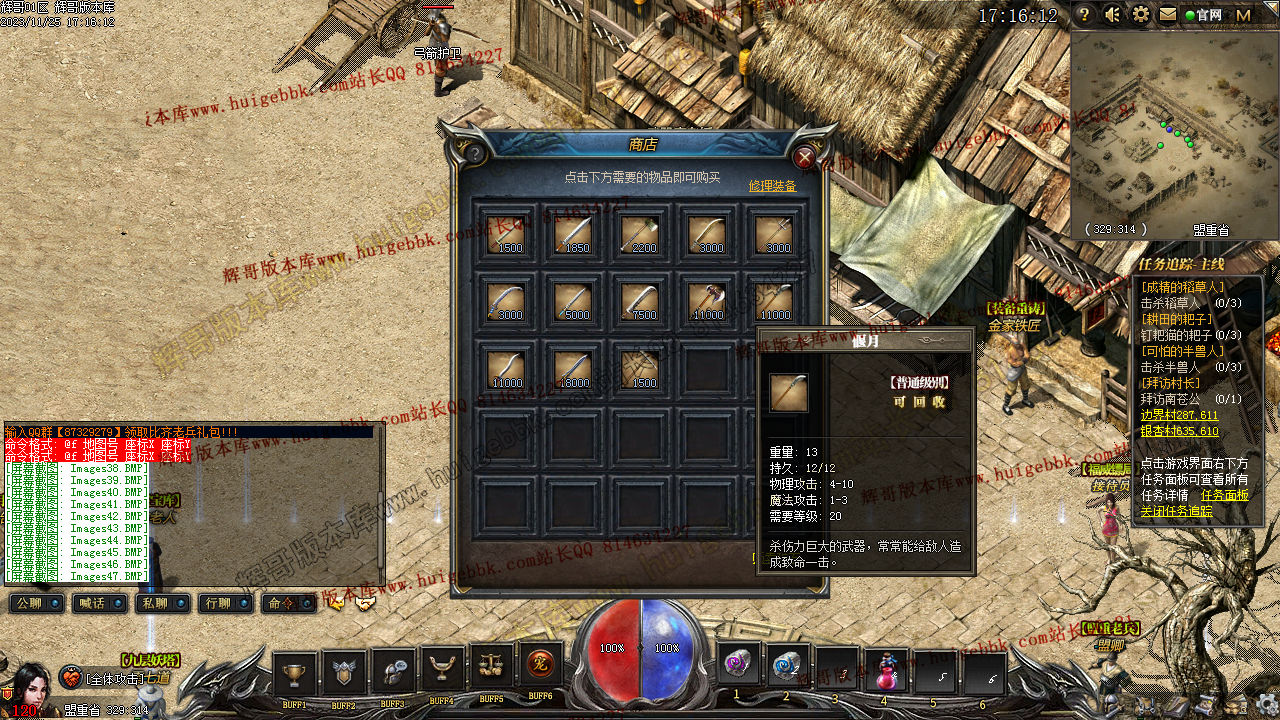Click 关闭任务追踪 to hide quest tracker

[1176, 511]
